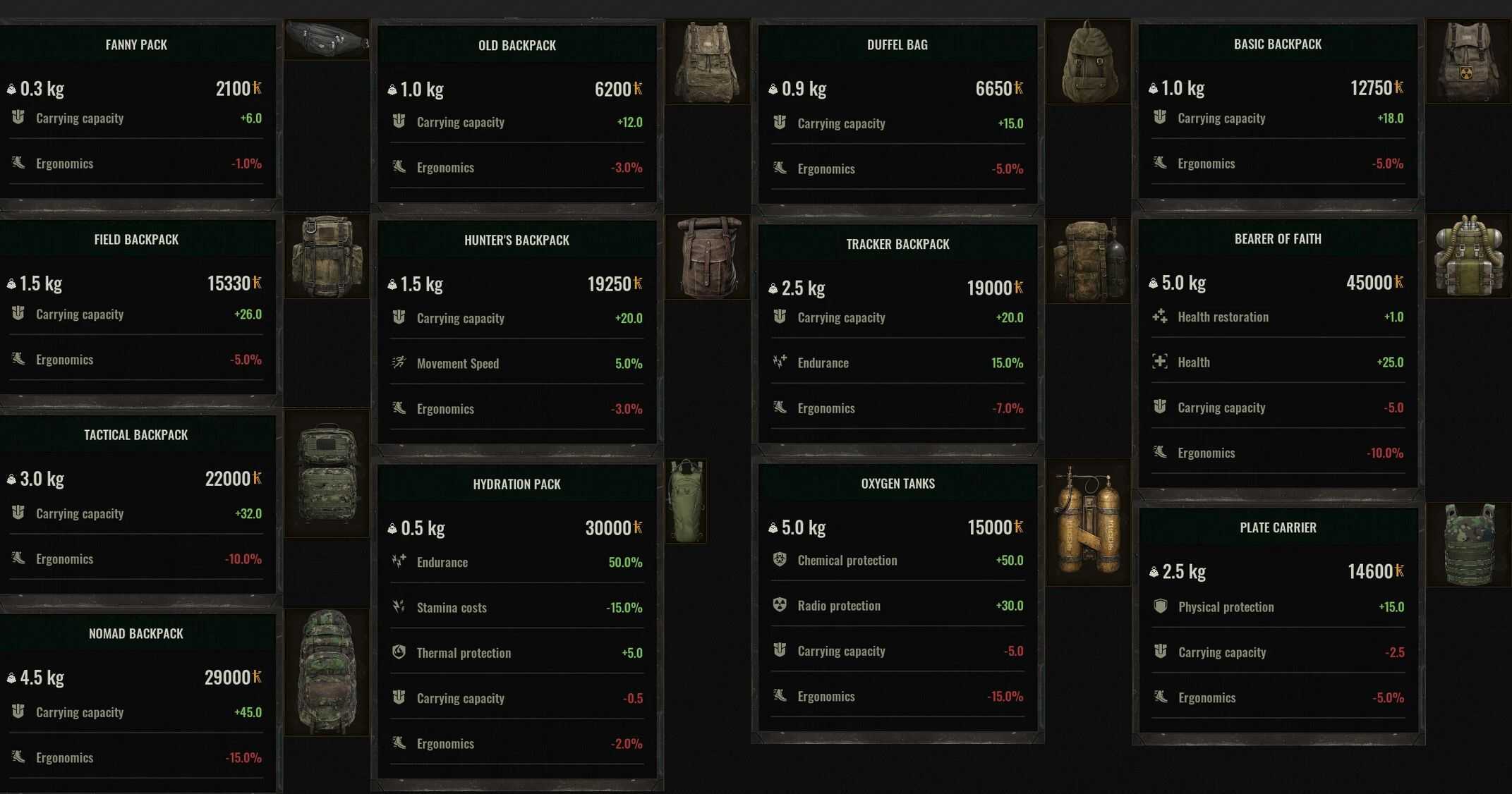Click the Bearer of Faith backpack image
1512x794 pixels.
point(1468,257)
